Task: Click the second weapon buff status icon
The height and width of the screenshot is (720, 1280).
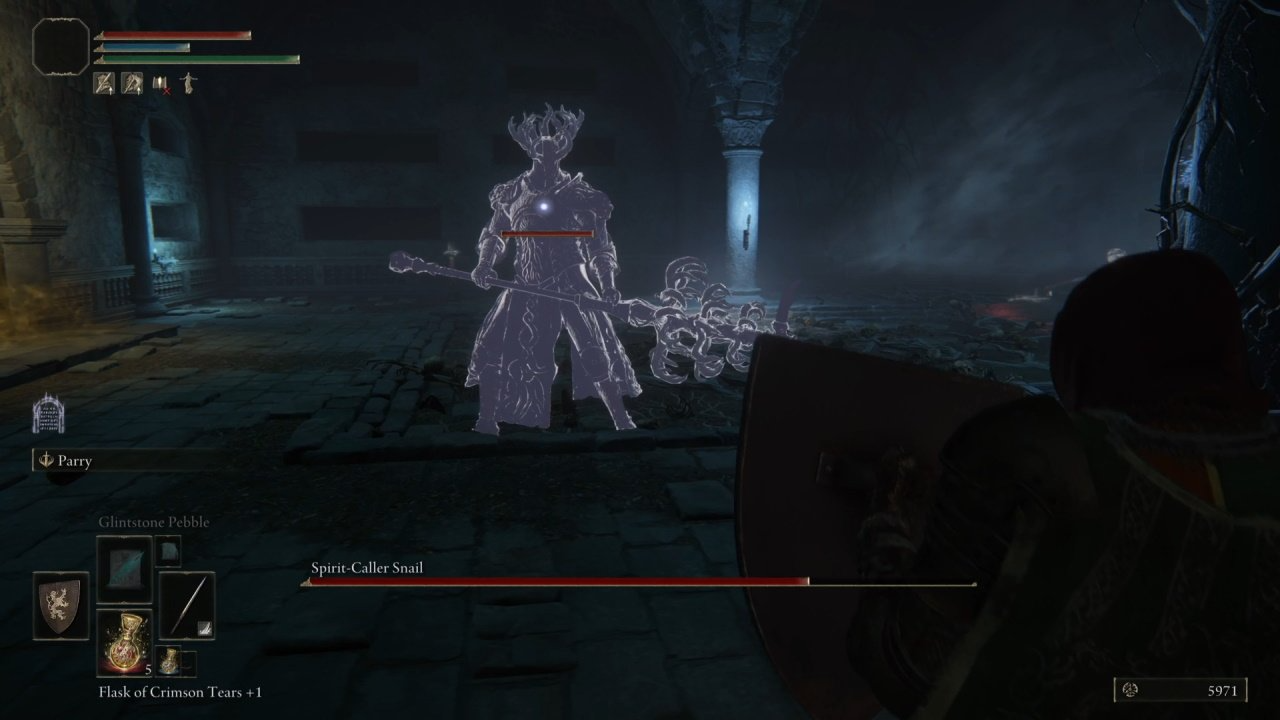Action: pyautogui.click(x=131, y=83)
